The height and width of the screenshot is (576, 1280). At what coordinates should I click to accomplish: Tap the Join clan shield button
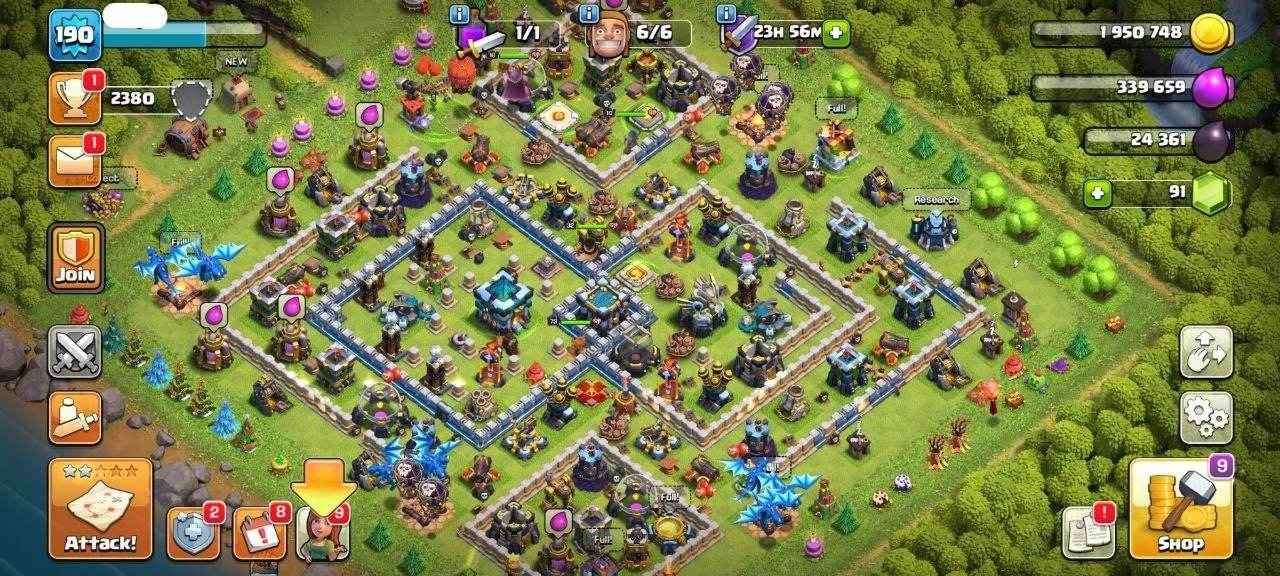point(75,257)
